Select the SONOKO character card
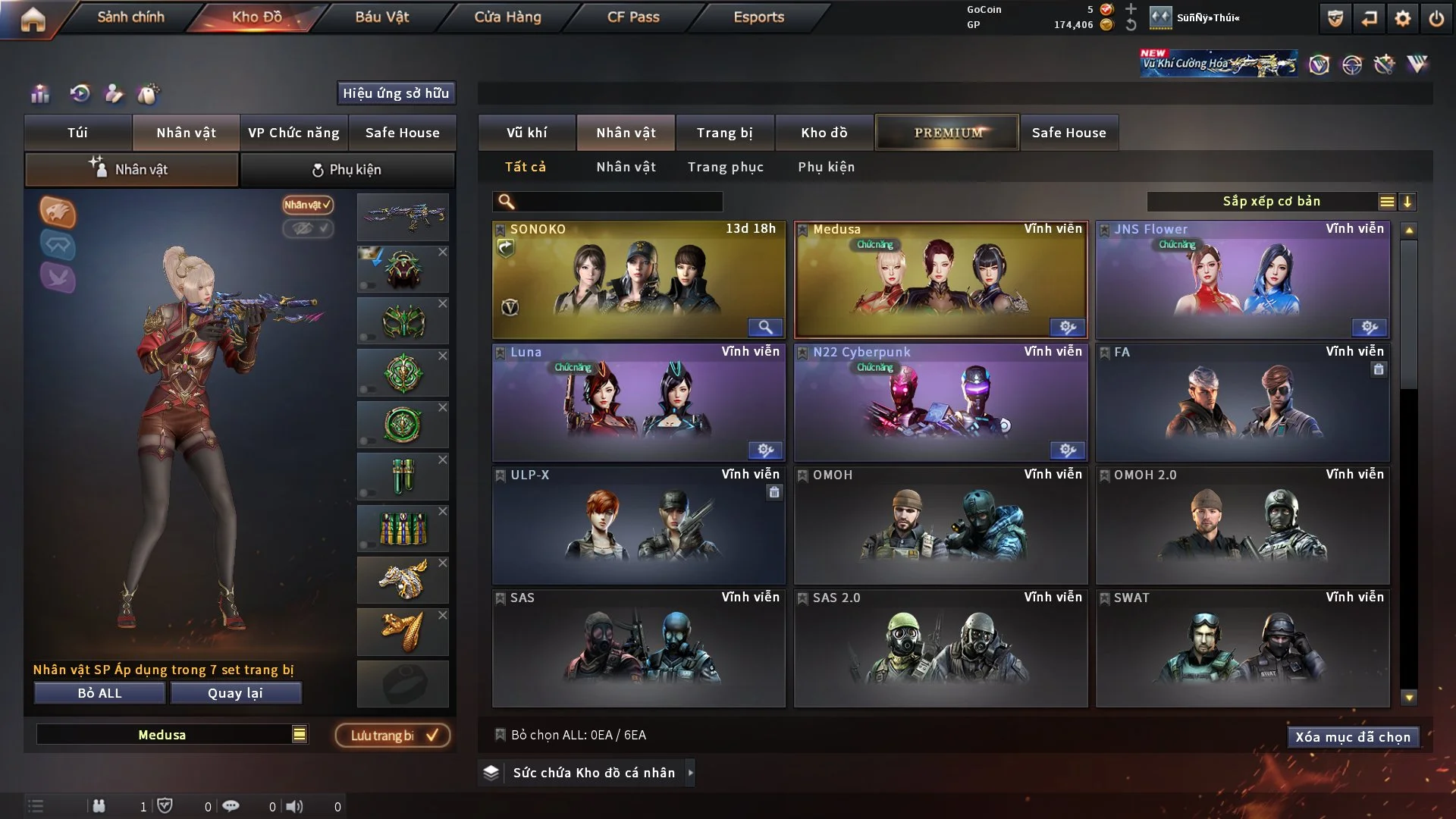 [639, 279]
